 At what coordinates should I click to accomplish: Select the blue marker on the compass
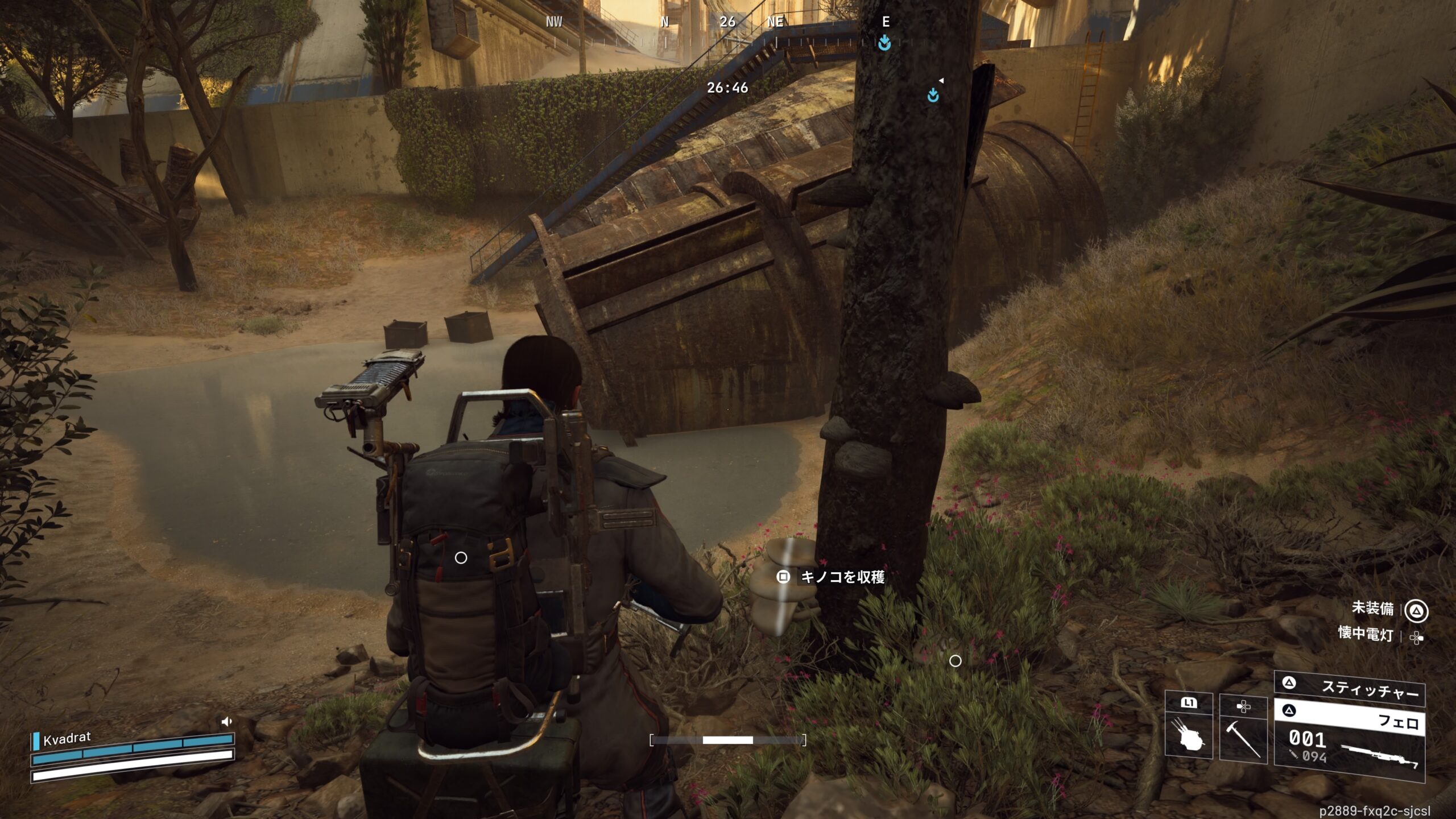coord(884,43)
